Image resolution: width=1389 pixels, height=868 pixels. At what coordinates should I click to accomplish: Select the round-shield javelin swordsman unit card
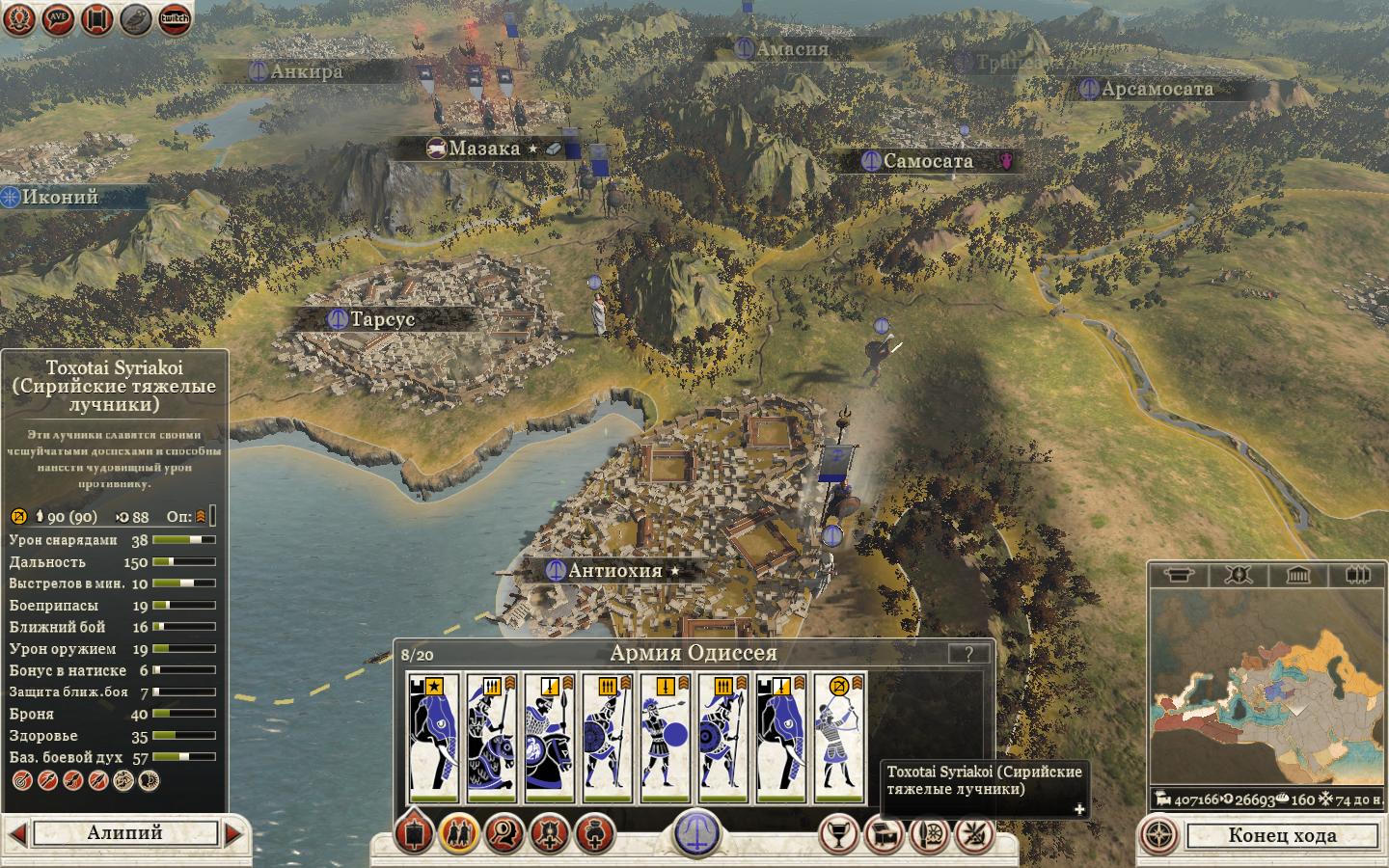(x=666, y=738)
